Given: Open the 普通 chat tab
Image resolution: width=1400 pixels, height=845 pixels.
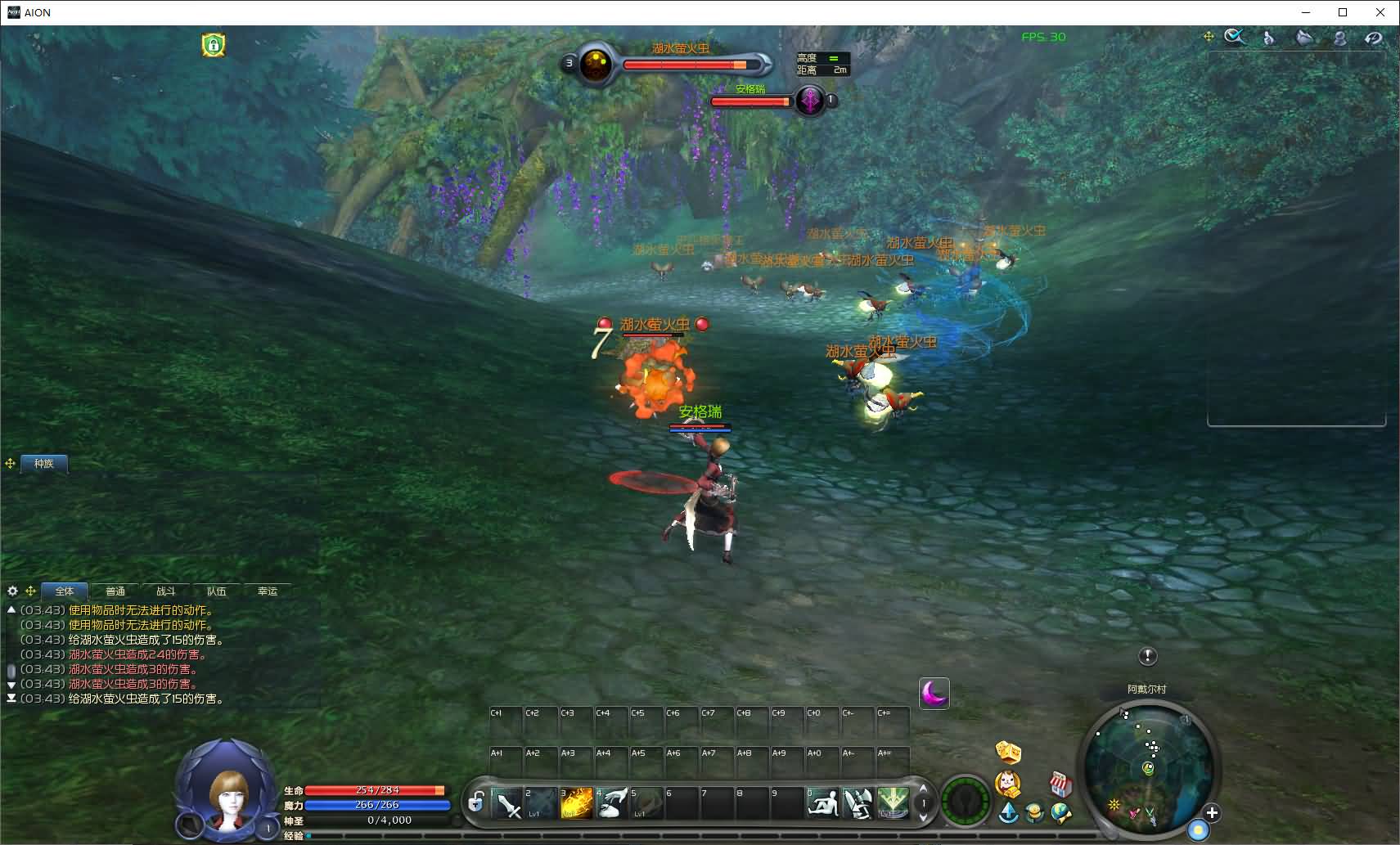Looking at the screenshot, I should pyautogui.click(x=115, y=591).
